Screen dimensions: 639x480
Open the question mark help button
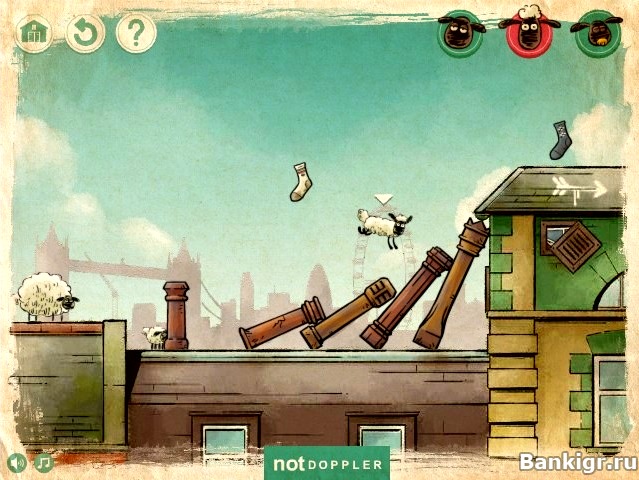pyautogui.click(x=136, y=33)
